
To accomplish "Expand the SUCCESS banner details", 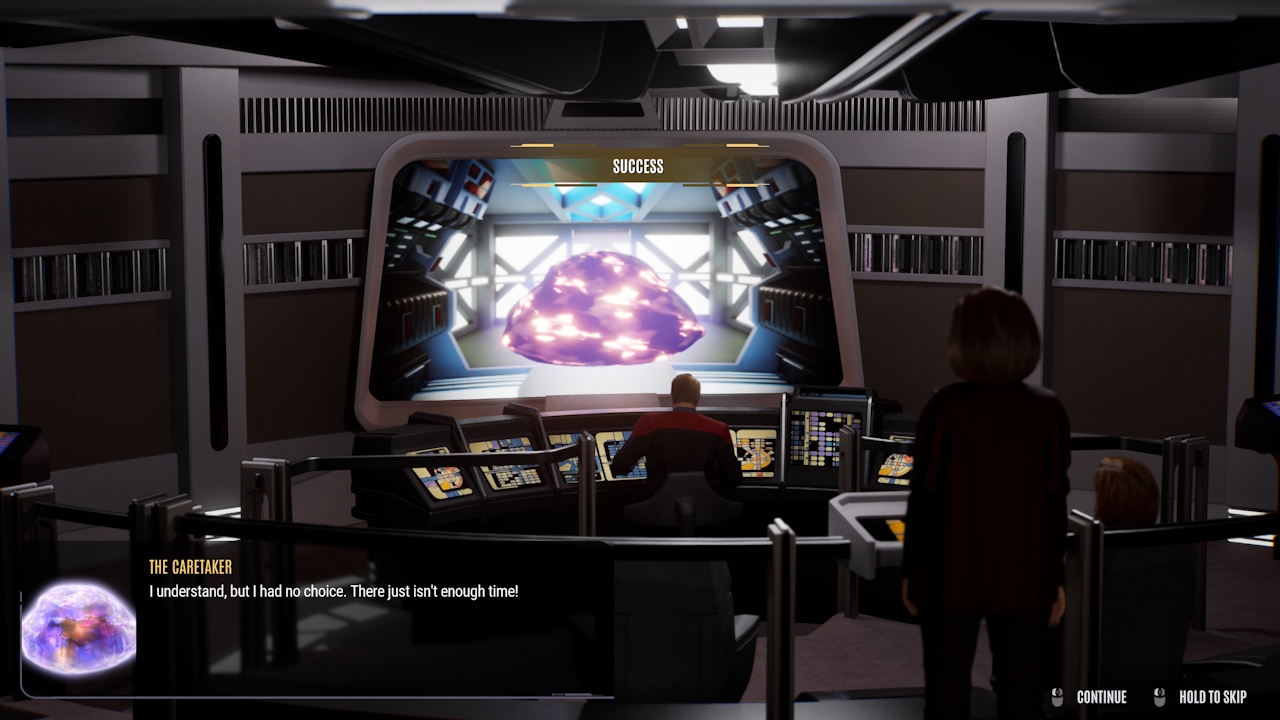I will click(x=640, y=166).
